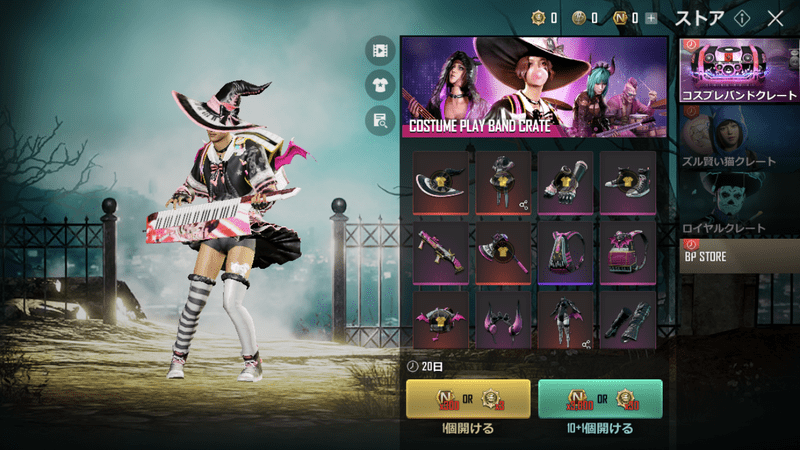Select the black gloves in the bottom row
The height and width of the screenshot is (450, 800).
(x=627, y=319)
